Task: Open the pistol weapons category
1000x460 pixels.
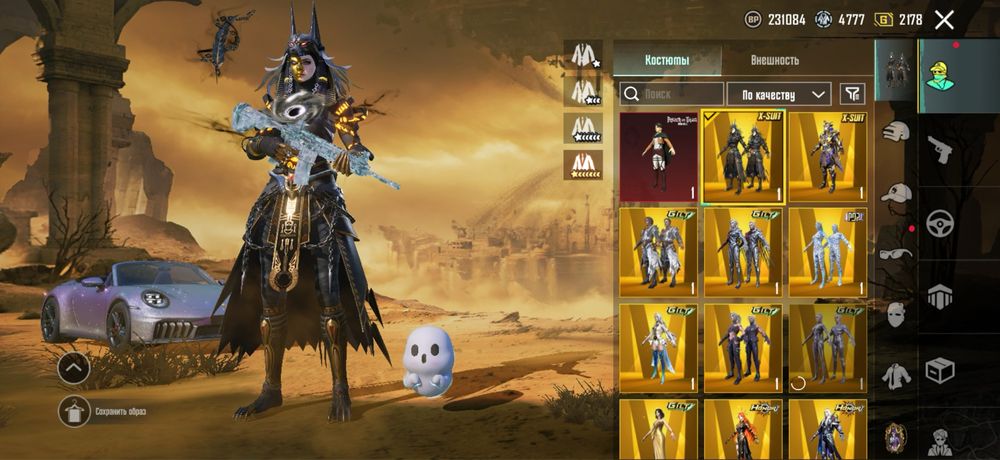Action: click(x=940, y=150)
